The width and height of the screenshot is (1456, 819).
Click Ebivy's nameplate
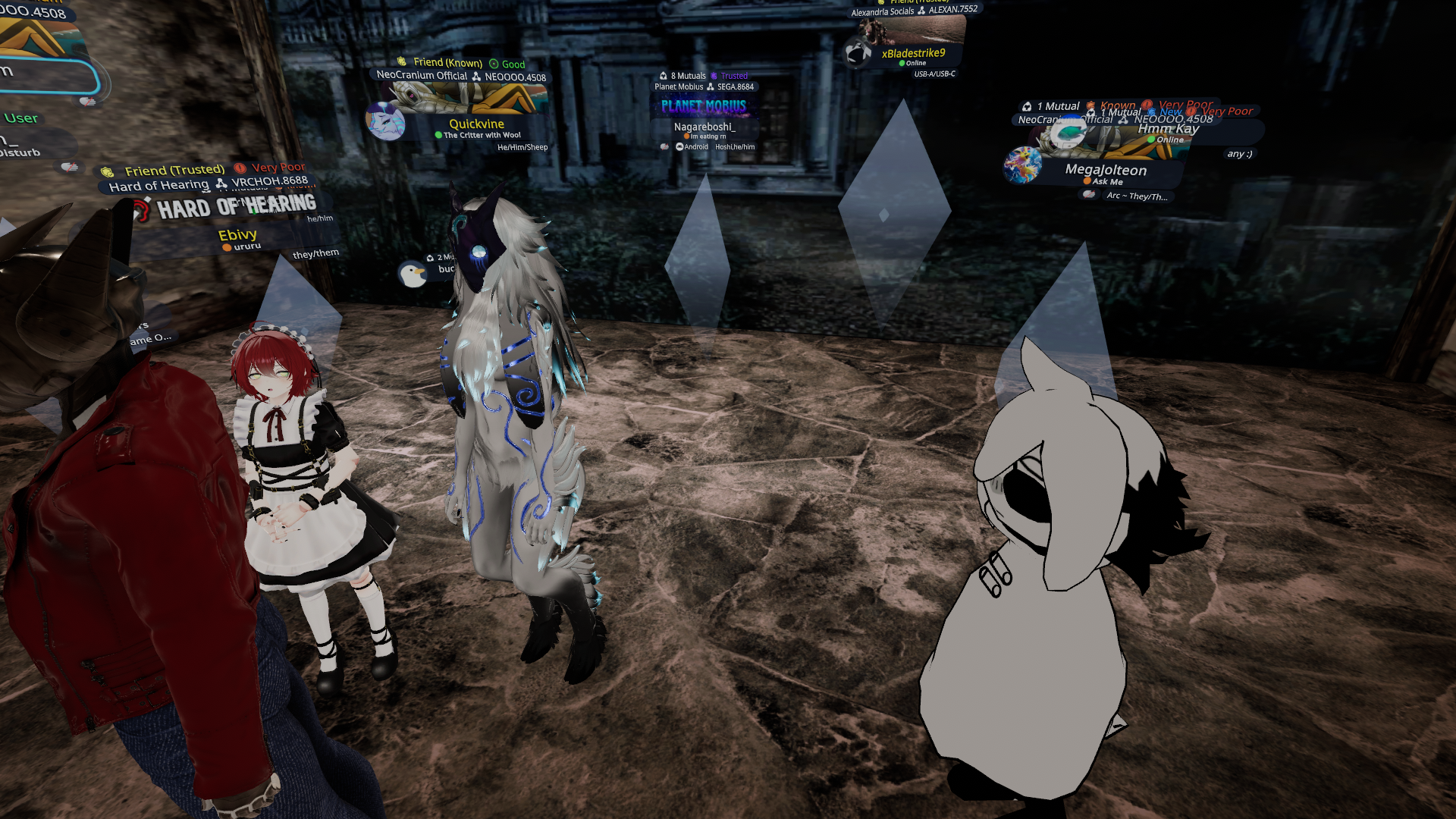(237, 235)
